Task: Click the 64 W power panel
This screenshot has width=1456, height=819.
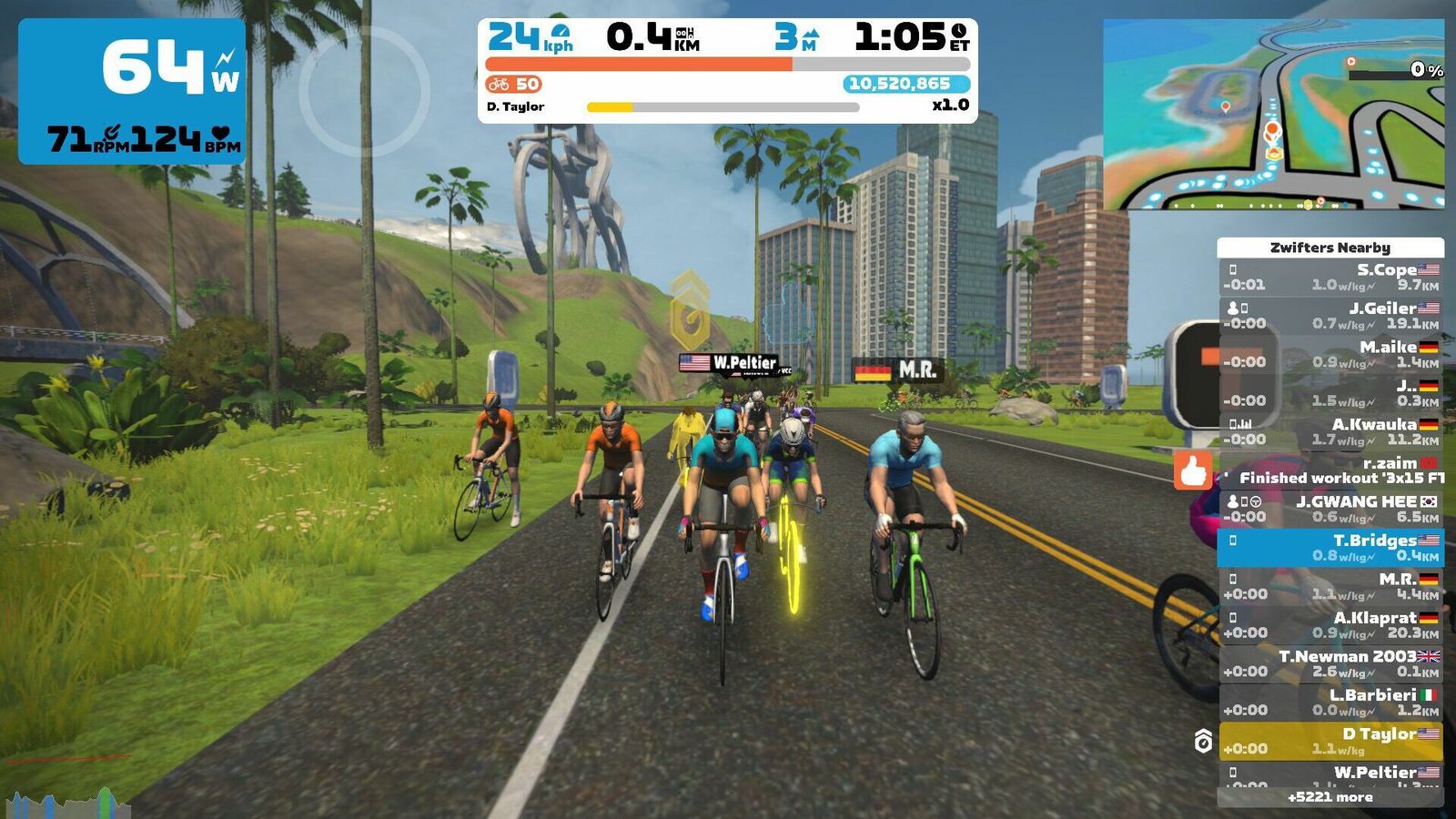Action: click(132, 91)
